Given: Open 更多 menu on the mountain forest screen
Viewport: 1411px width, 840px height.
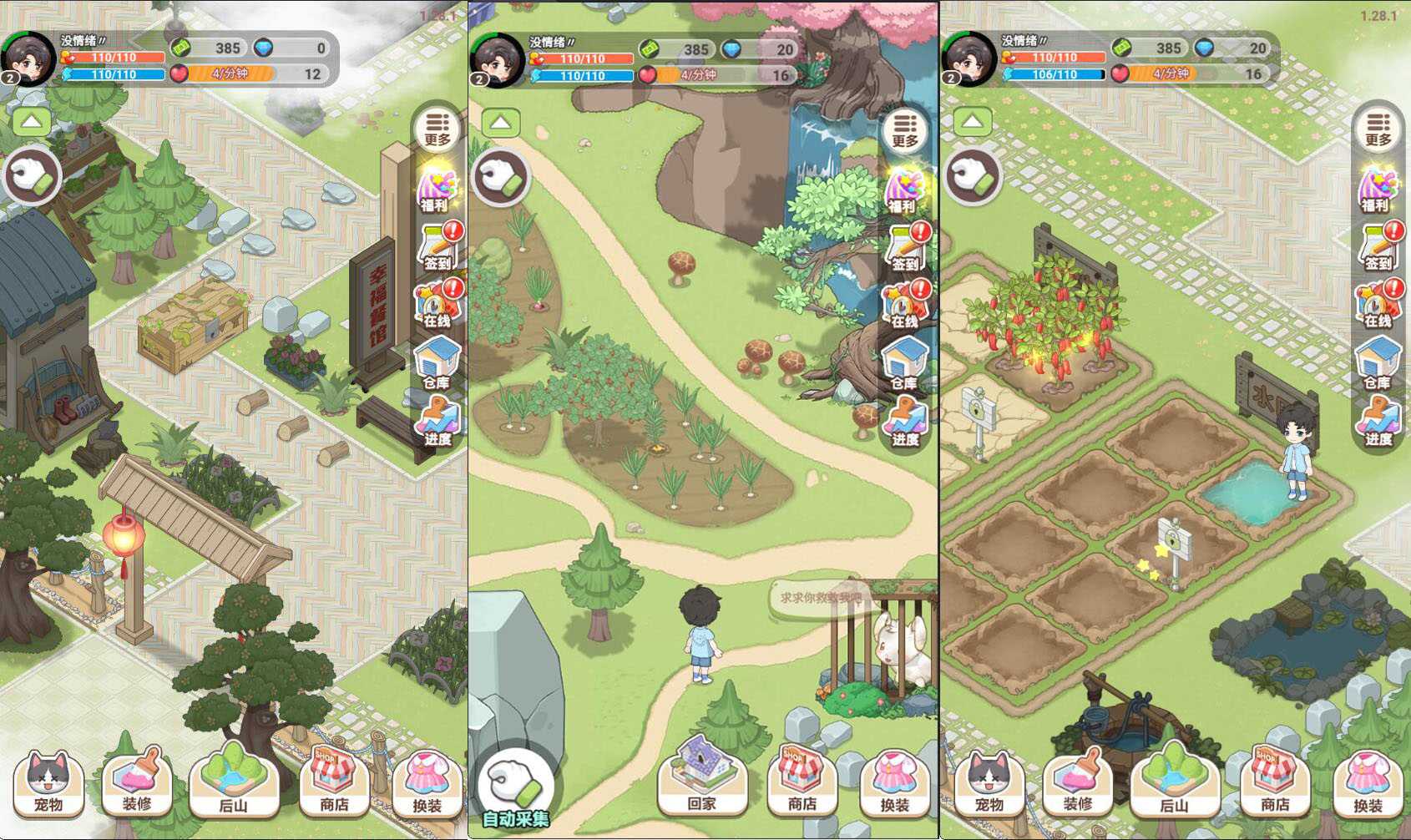Looking at the screenshot, I should coord(905,130).
